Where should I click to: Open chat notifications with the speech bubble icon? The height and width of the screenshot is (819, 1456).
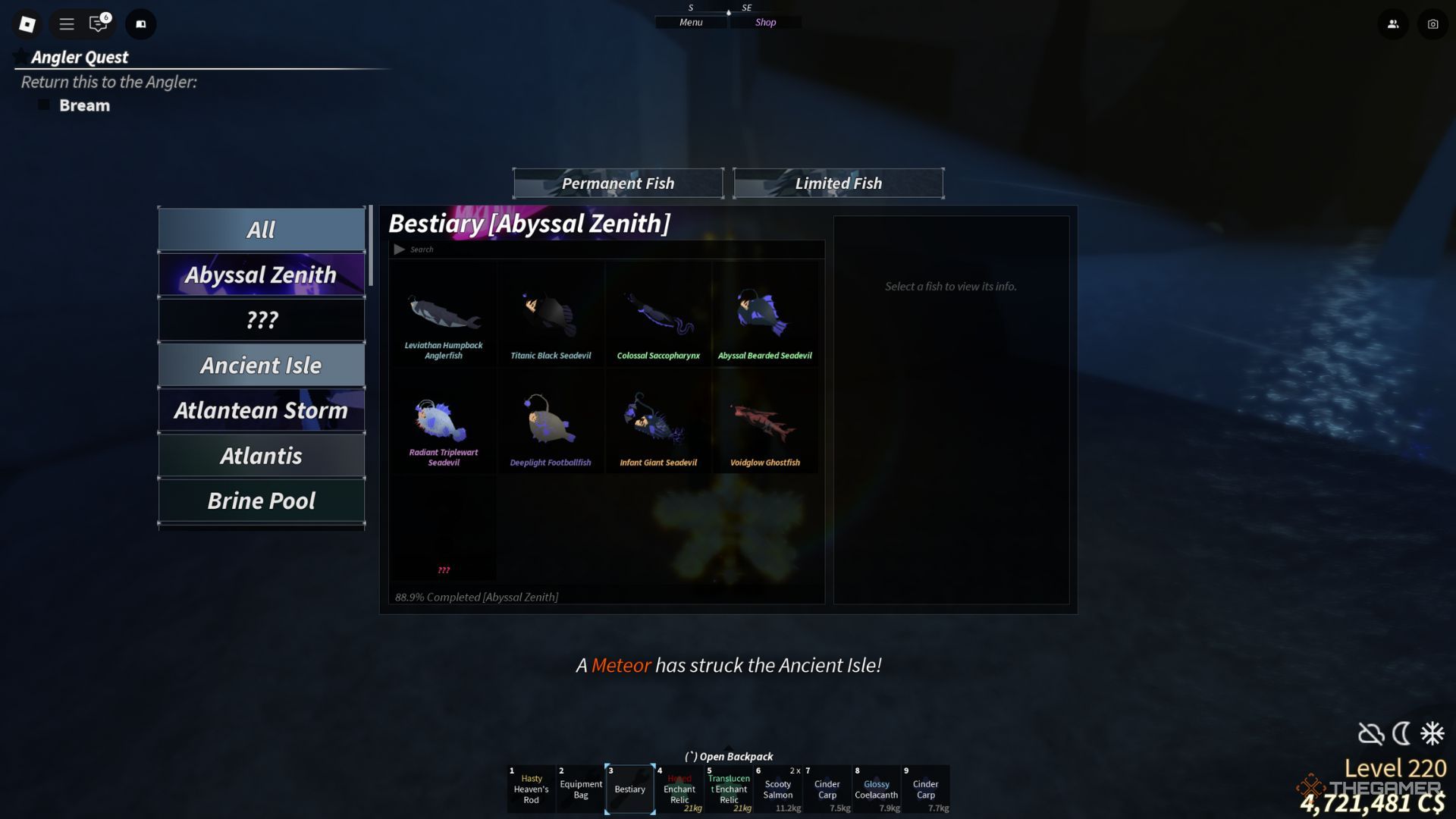98,24
